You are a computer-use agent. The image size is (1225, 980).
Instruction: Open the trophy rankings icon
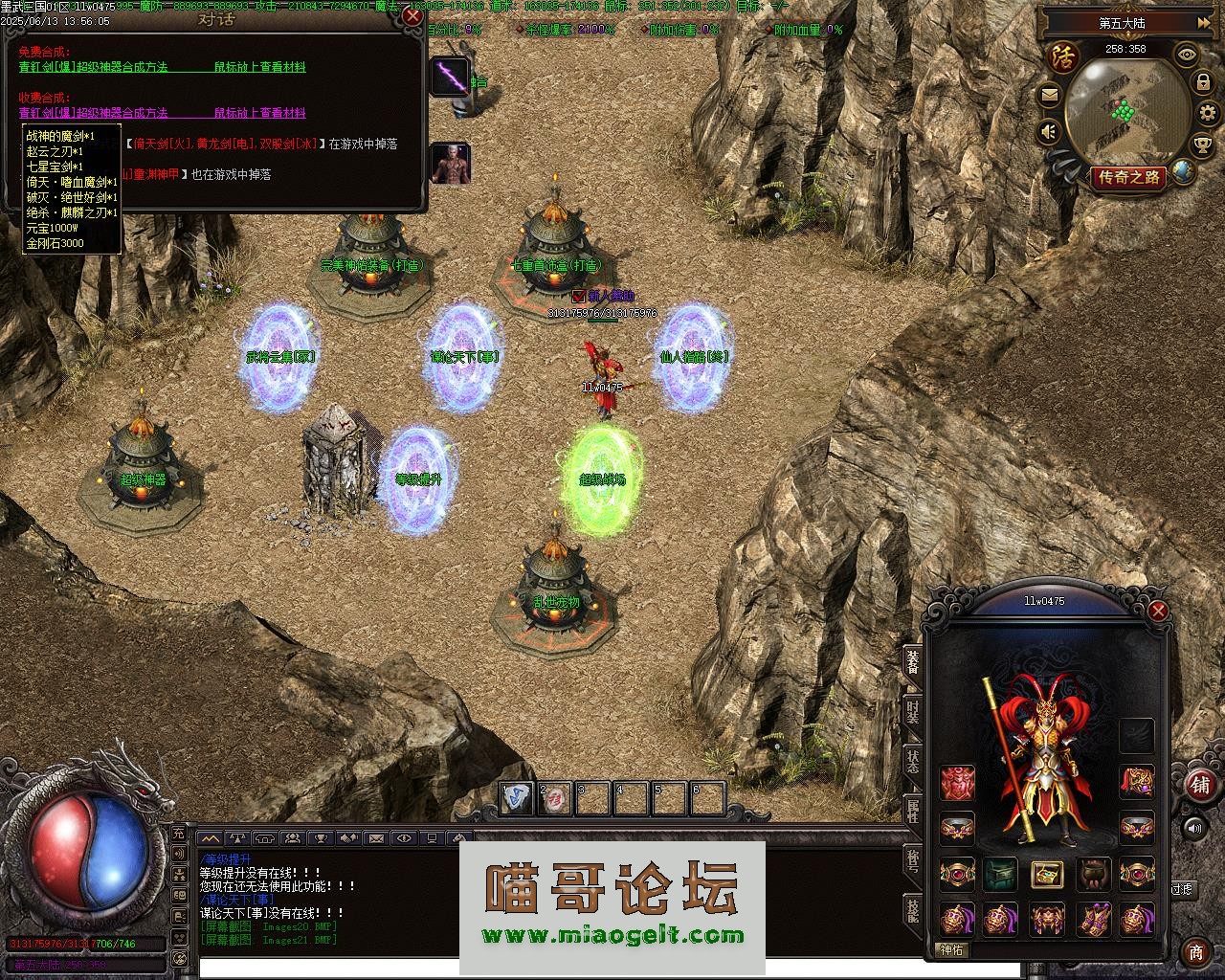coord(1203,145)
